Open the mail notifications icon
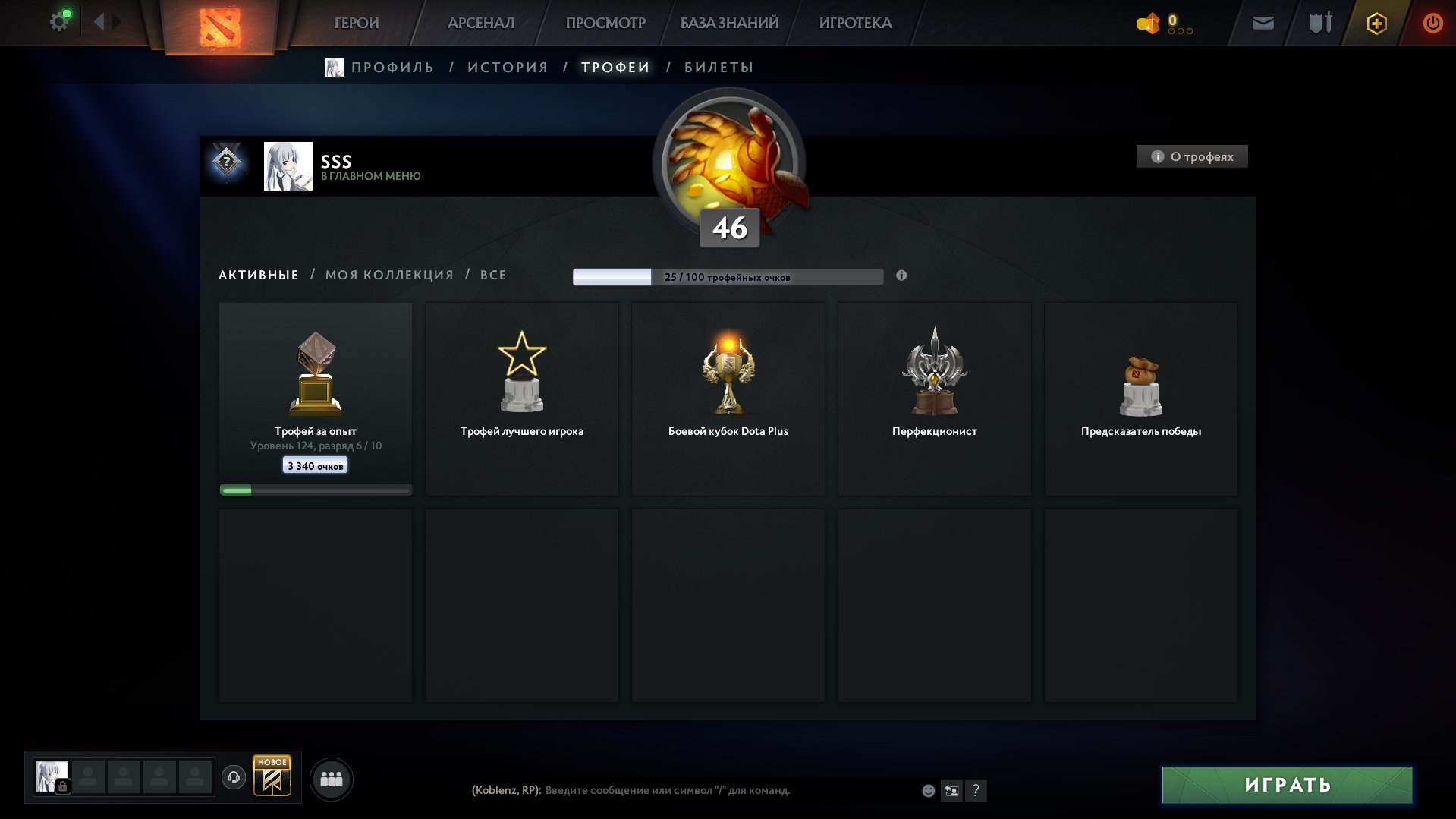This screenshot has width=1456, height=819. pyautogui.click(x=1262, y=23)
